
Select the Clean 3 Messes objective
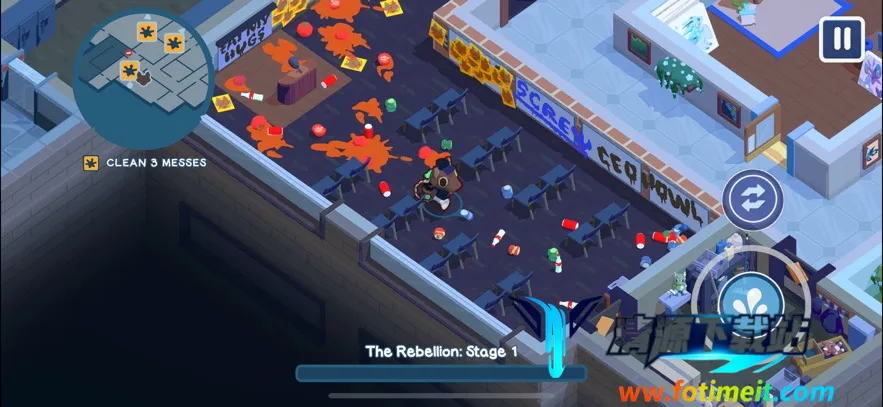pos(145,162)
